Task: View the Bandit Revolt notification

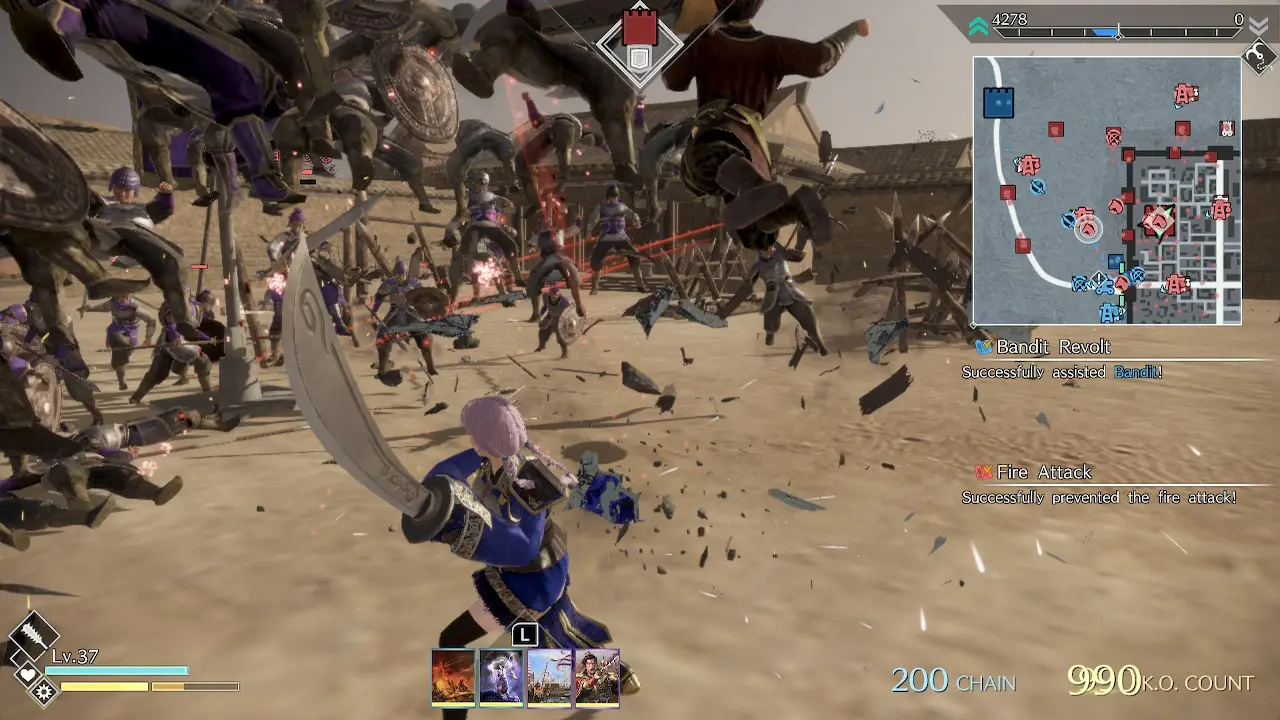Action: (1053, 347)
